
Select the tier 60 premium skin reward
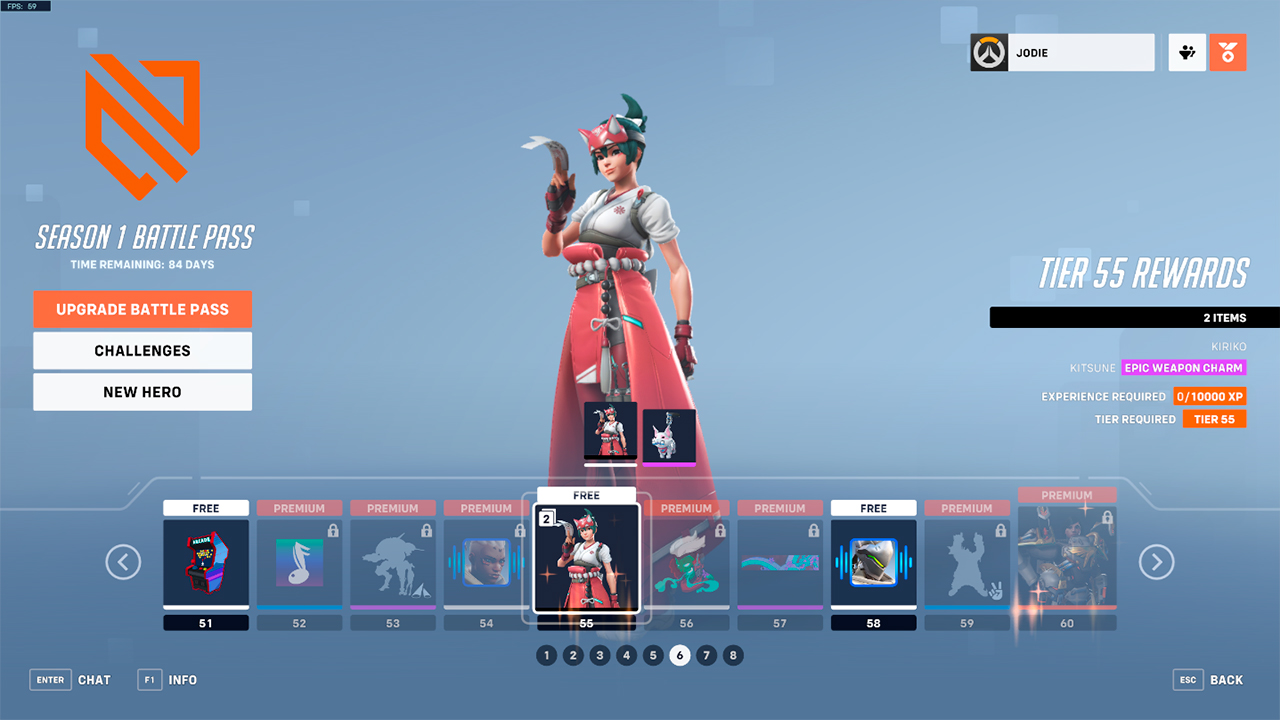[x=1067, y=558]
